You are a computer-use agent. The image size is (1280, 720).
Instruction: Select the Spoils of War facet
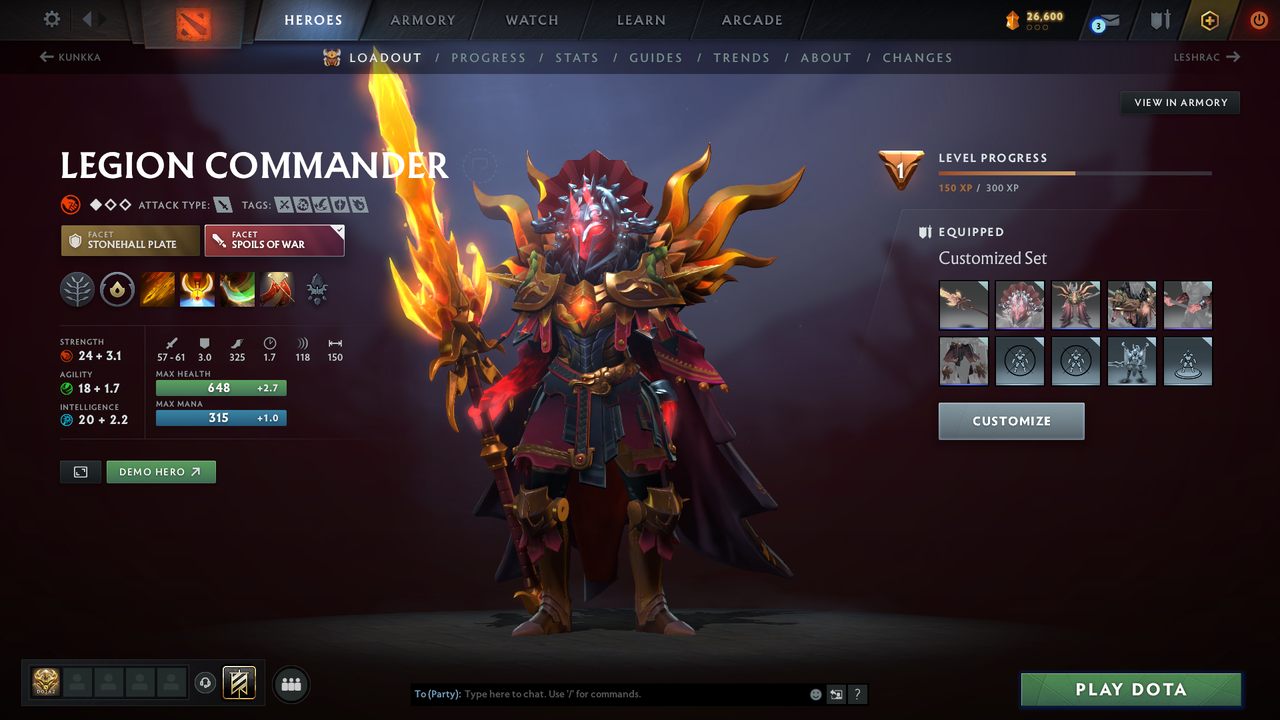tap(274, 240)
